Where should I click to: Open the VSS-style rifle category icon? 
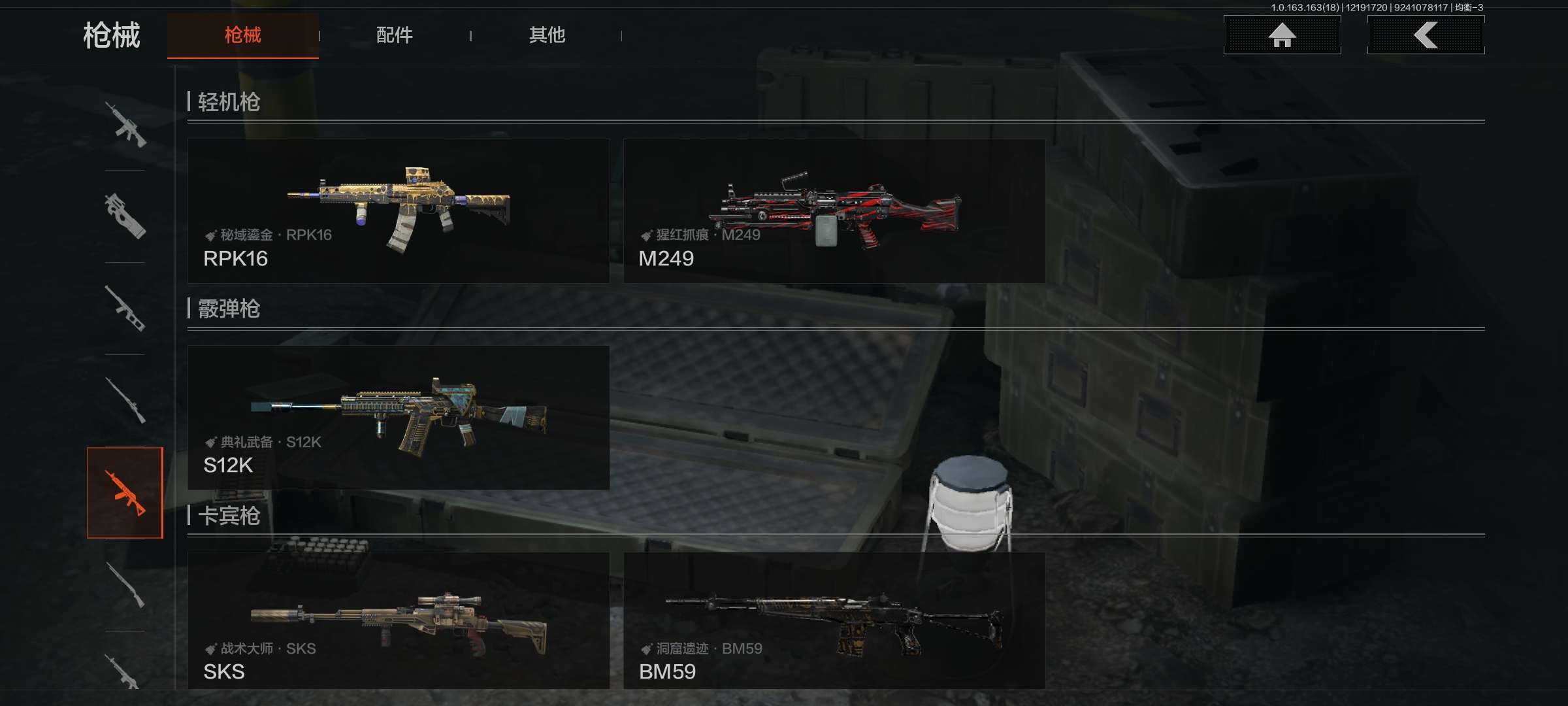pos(125,308)
